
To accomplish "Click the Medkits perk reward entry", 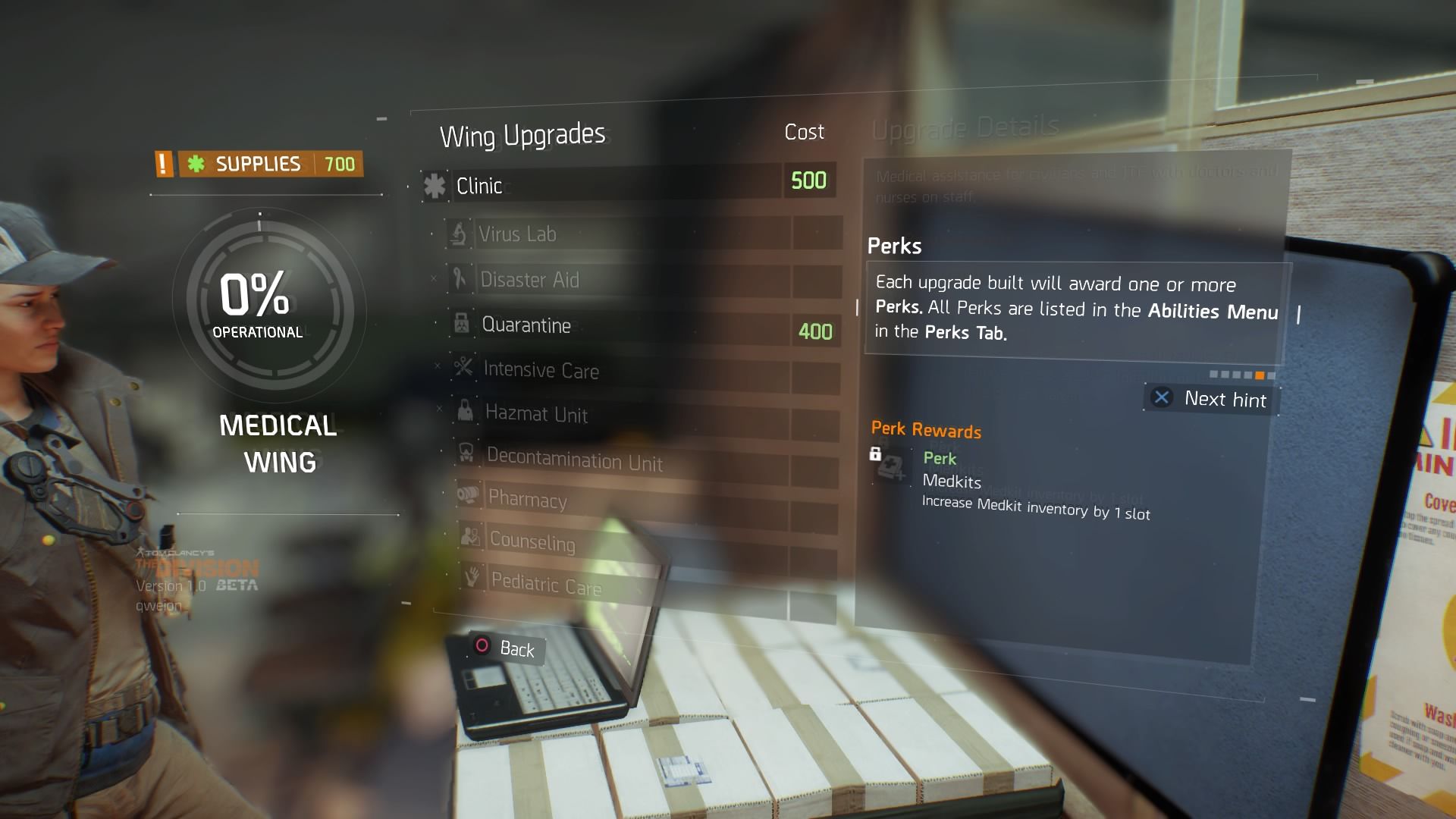I will pyautogui.click(x=1009, y=484).
